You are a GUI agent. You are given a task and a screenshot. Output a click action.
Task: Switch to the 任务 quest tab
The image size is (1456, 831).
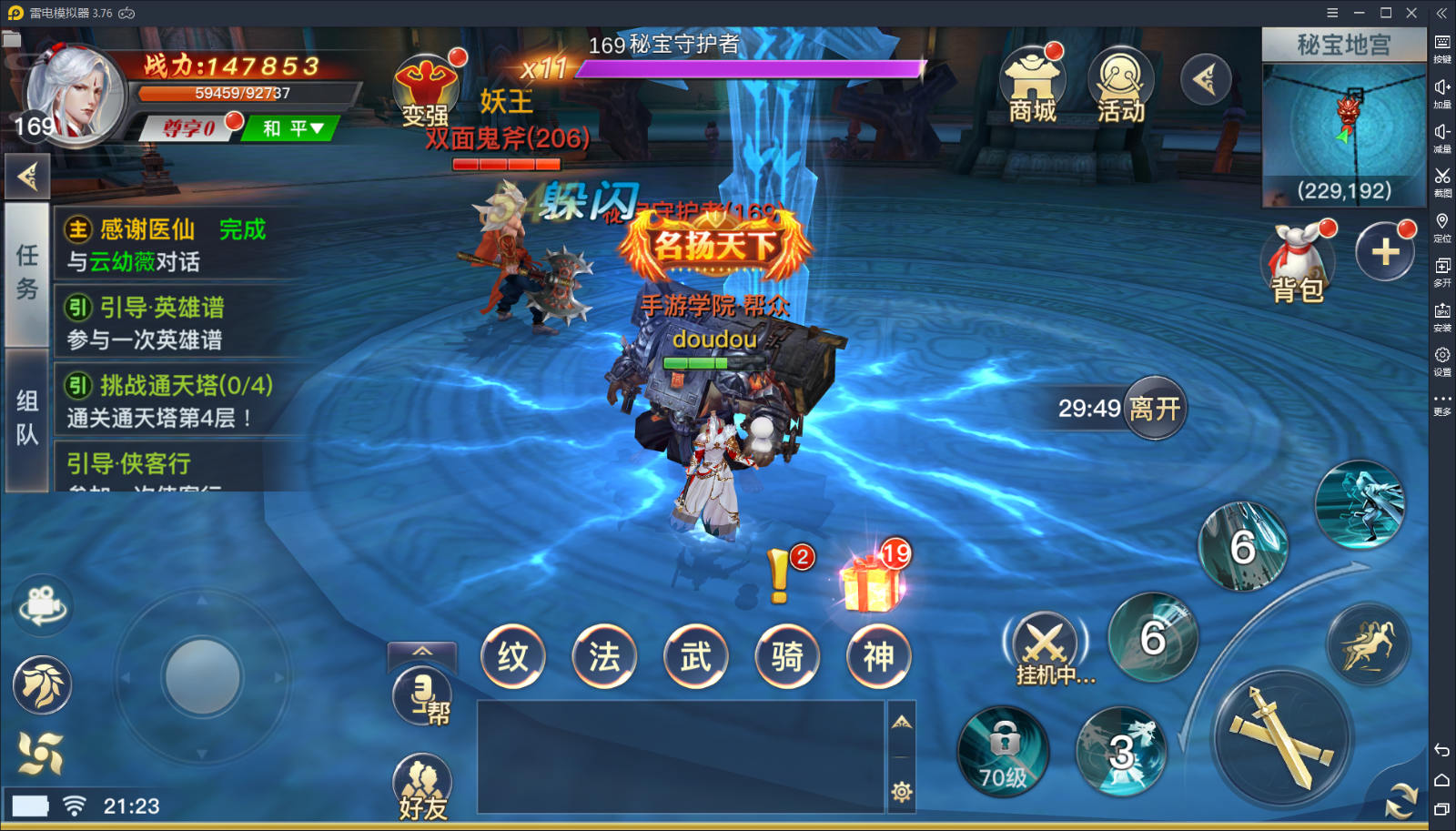click(x=27, y=272)
